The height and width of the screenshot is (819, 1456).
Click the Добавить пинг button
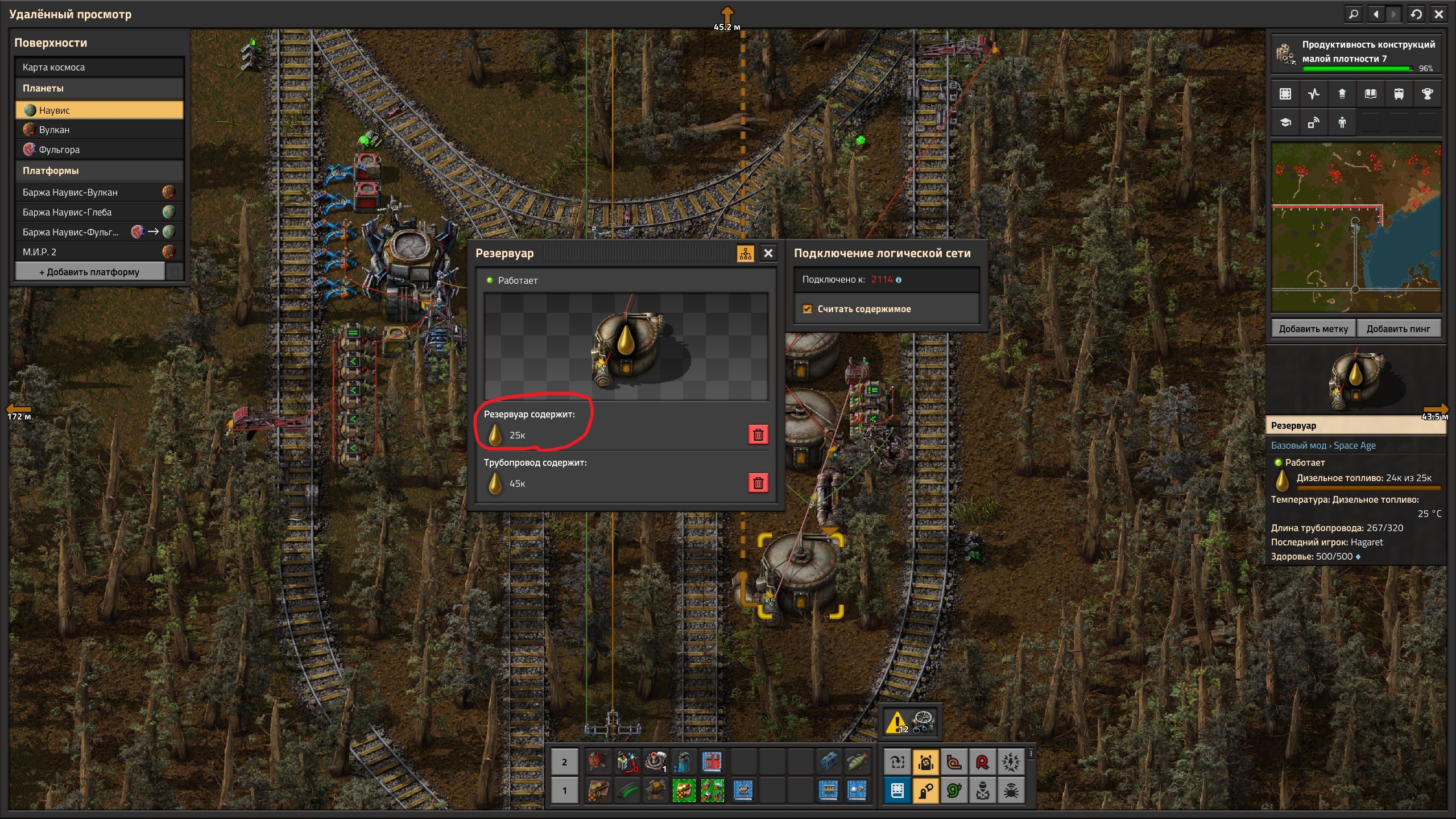tap(1398, 329)
